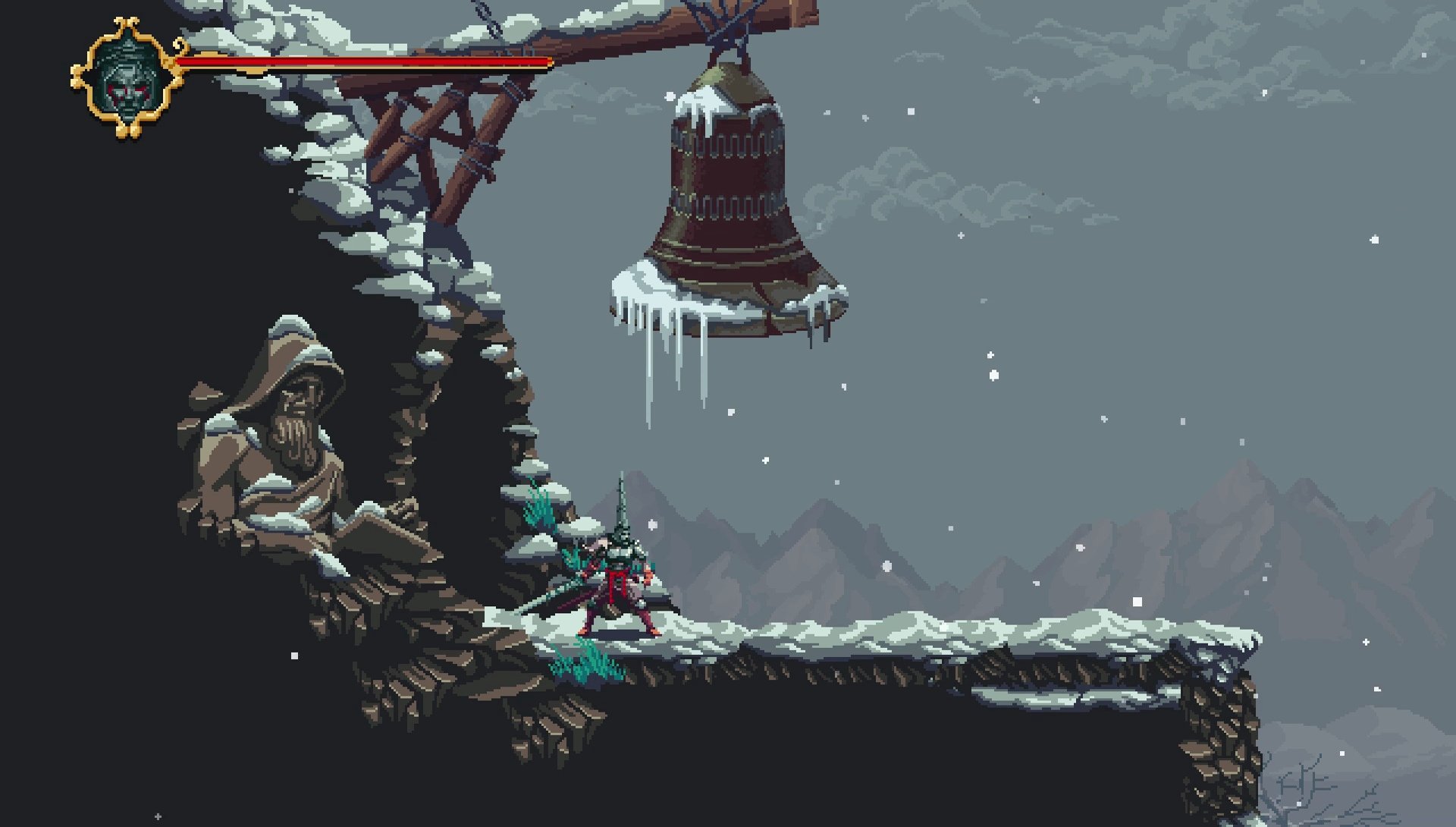Screen dimensions: 1456x827
Task: Click the red boss health bar
Action: 364,61
